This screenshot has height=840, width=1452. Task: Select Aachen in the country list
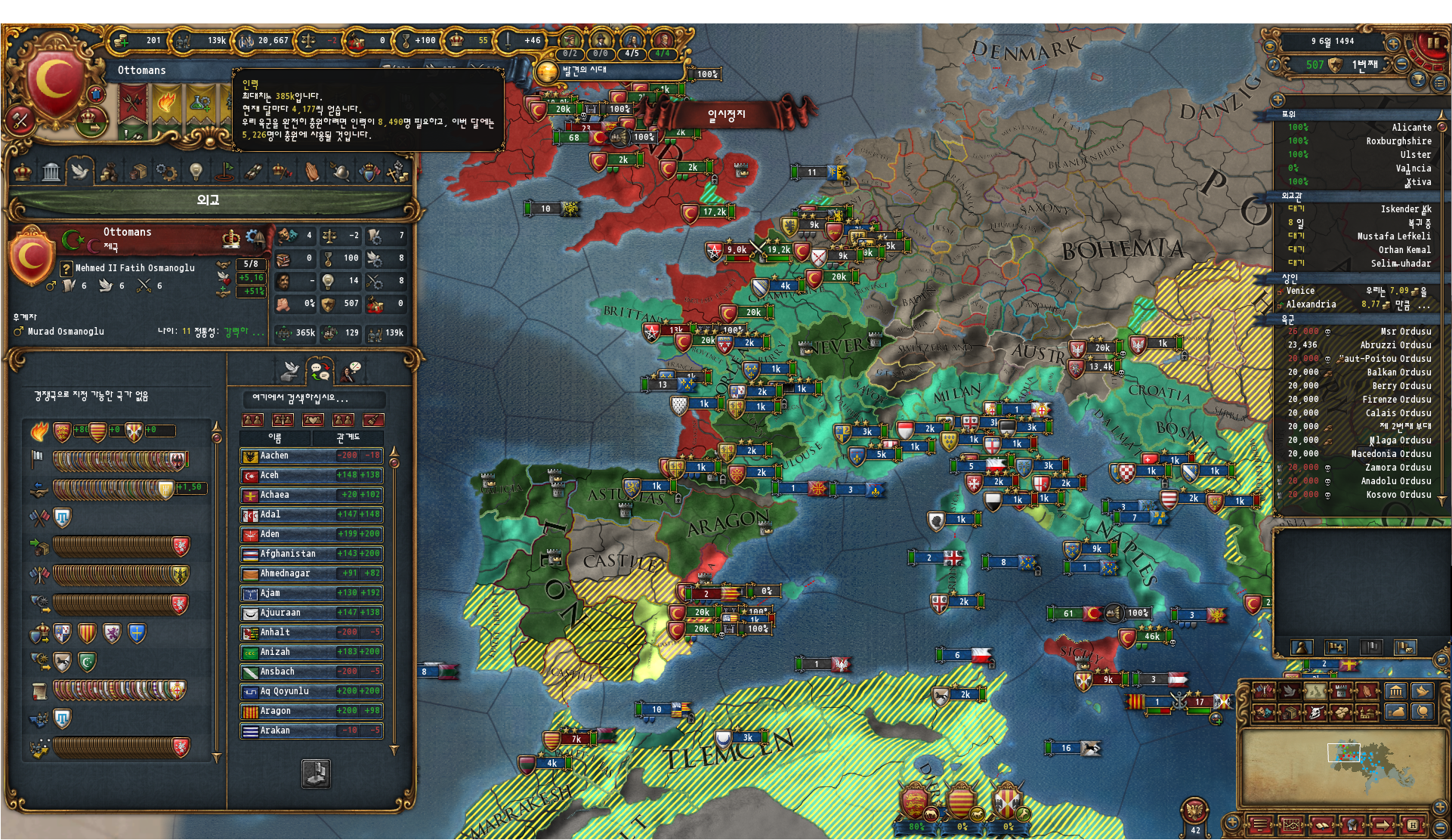311,456
